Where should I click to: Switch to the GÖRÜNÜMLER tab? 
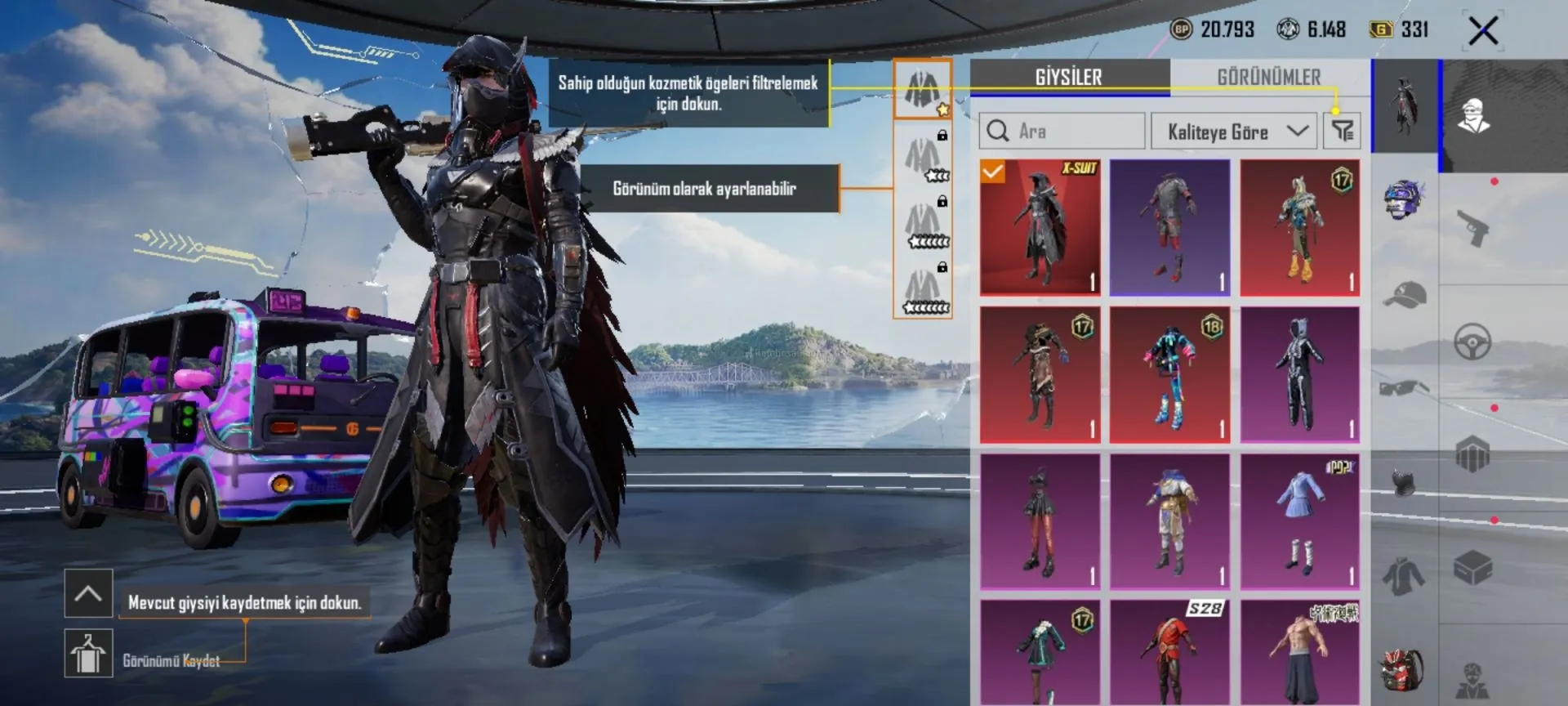[1268, 78]
